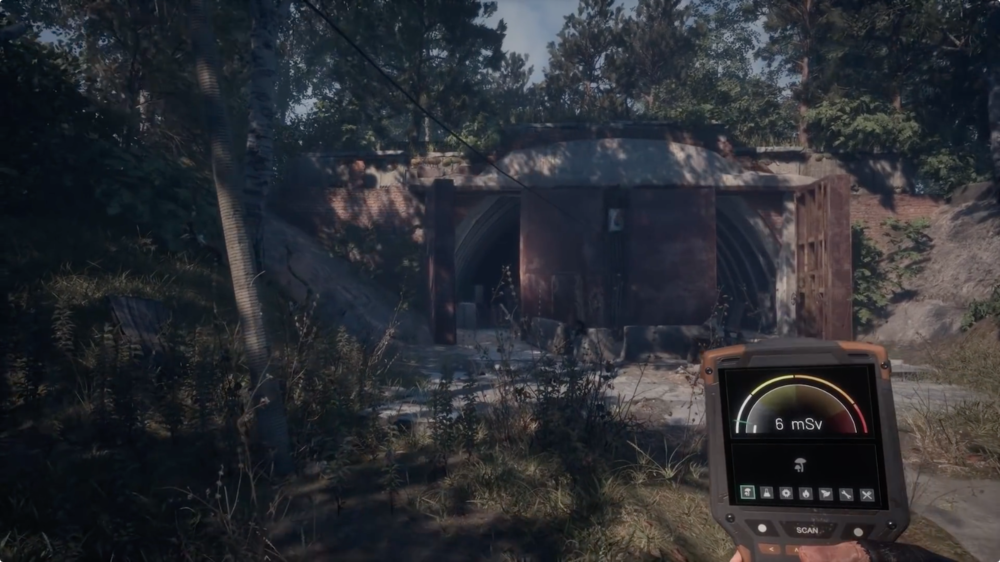This screenshot has height=562, width=1000.
Task: Activate the SCAN button on the scanner
Action: [x=807, y=529]
